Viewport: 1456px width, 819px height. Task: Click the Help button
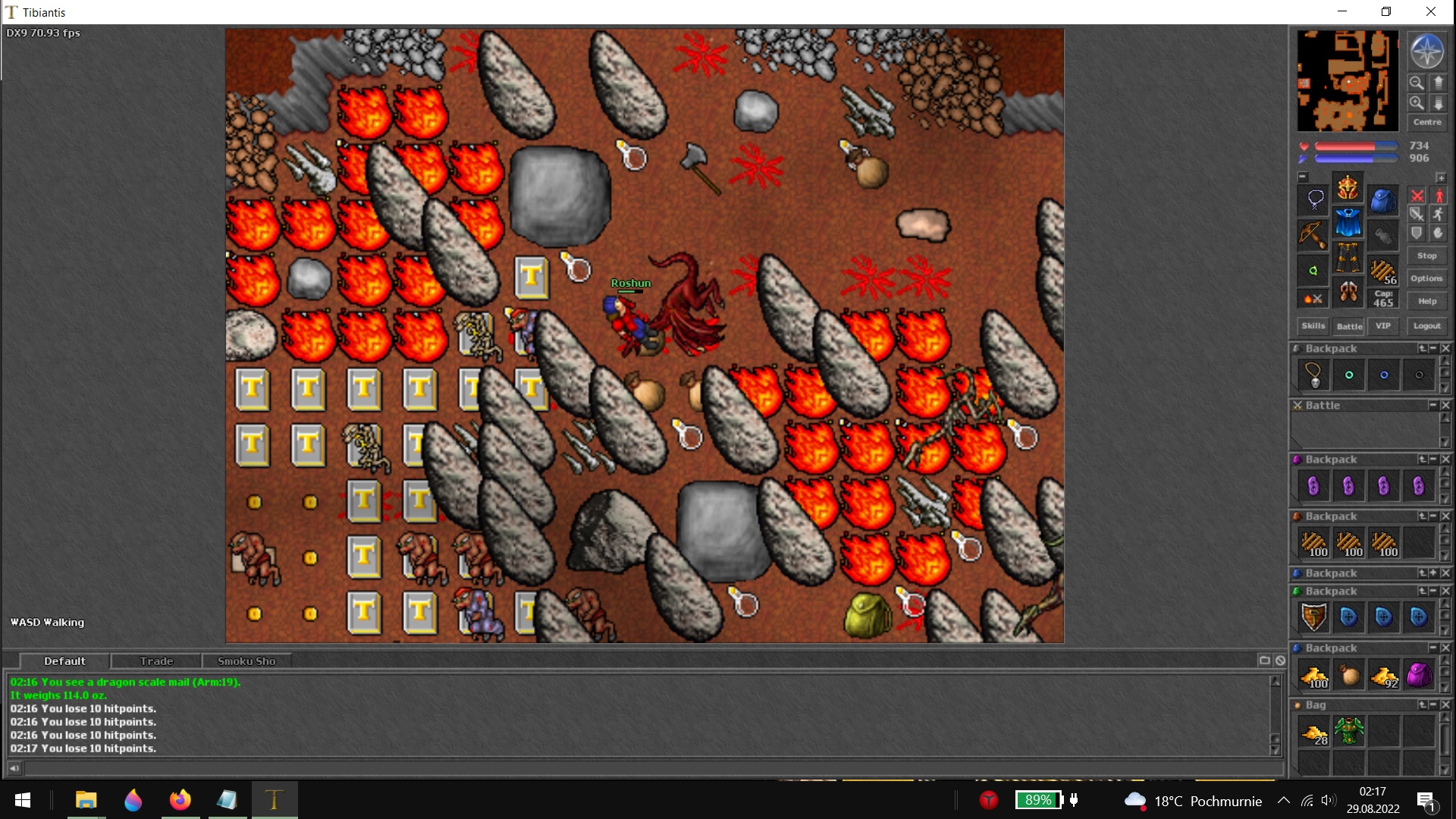[x=1426, y=301]
